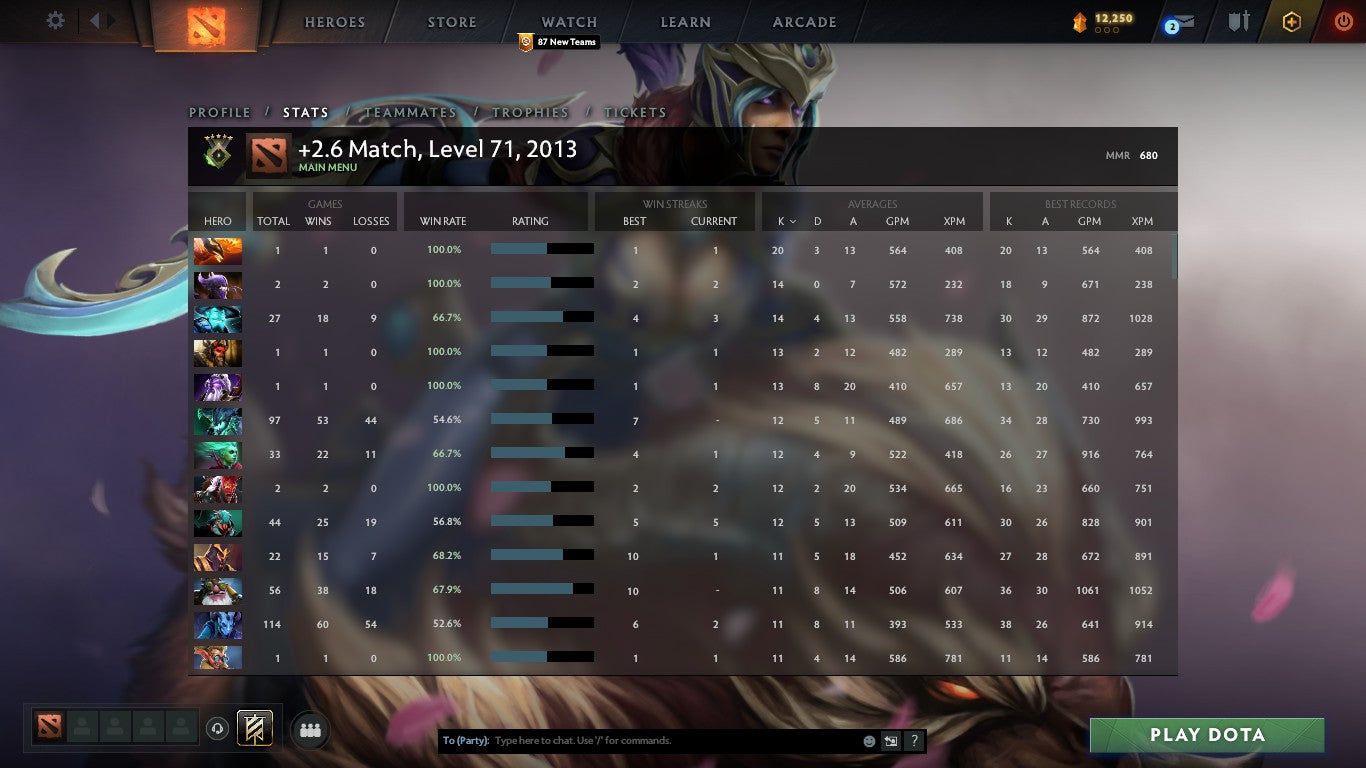Screen dimensions: 1366x768
Task: Click the back navigation arrow top left
Action: (96, 20)
